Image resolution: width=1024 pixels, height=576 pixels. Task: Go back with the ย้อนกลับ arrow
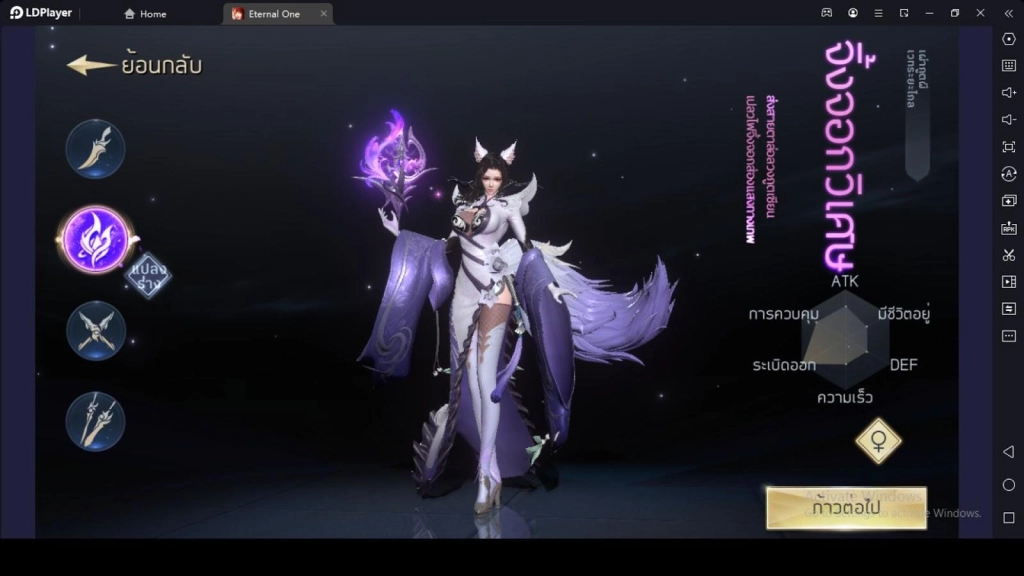coord(134,66)
